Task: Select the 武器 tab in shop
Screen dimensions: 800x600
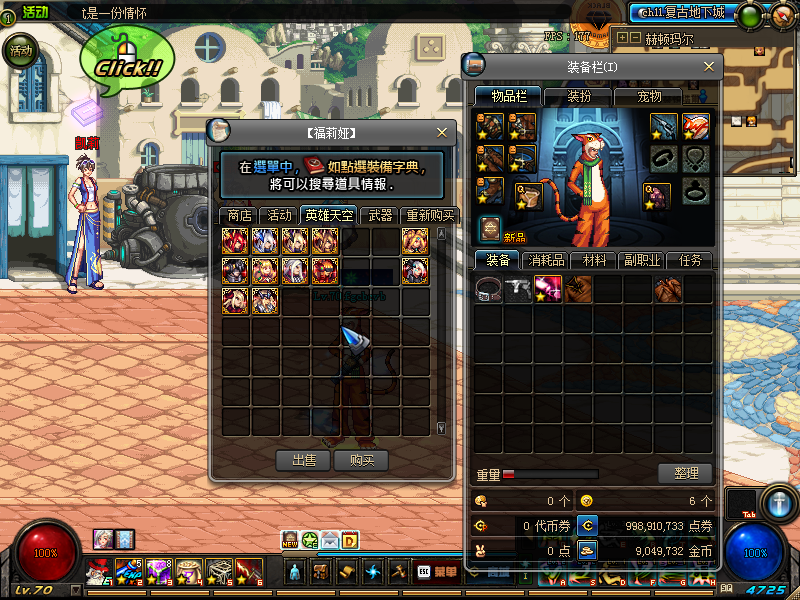Action: pos(380,215)
